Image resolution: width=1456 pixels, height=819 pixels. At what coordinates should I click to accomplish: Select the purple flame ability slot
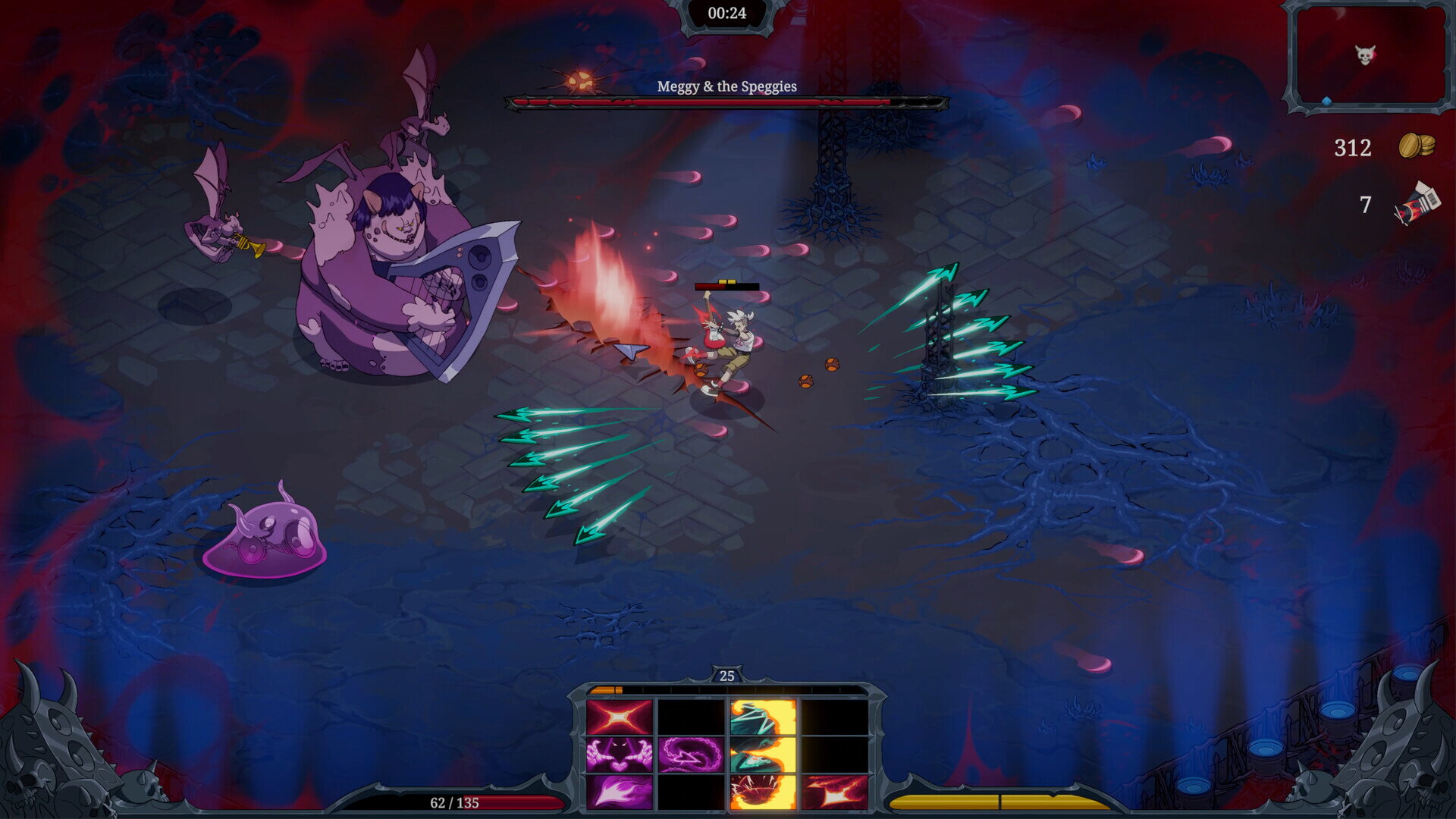tap(619, 791)
